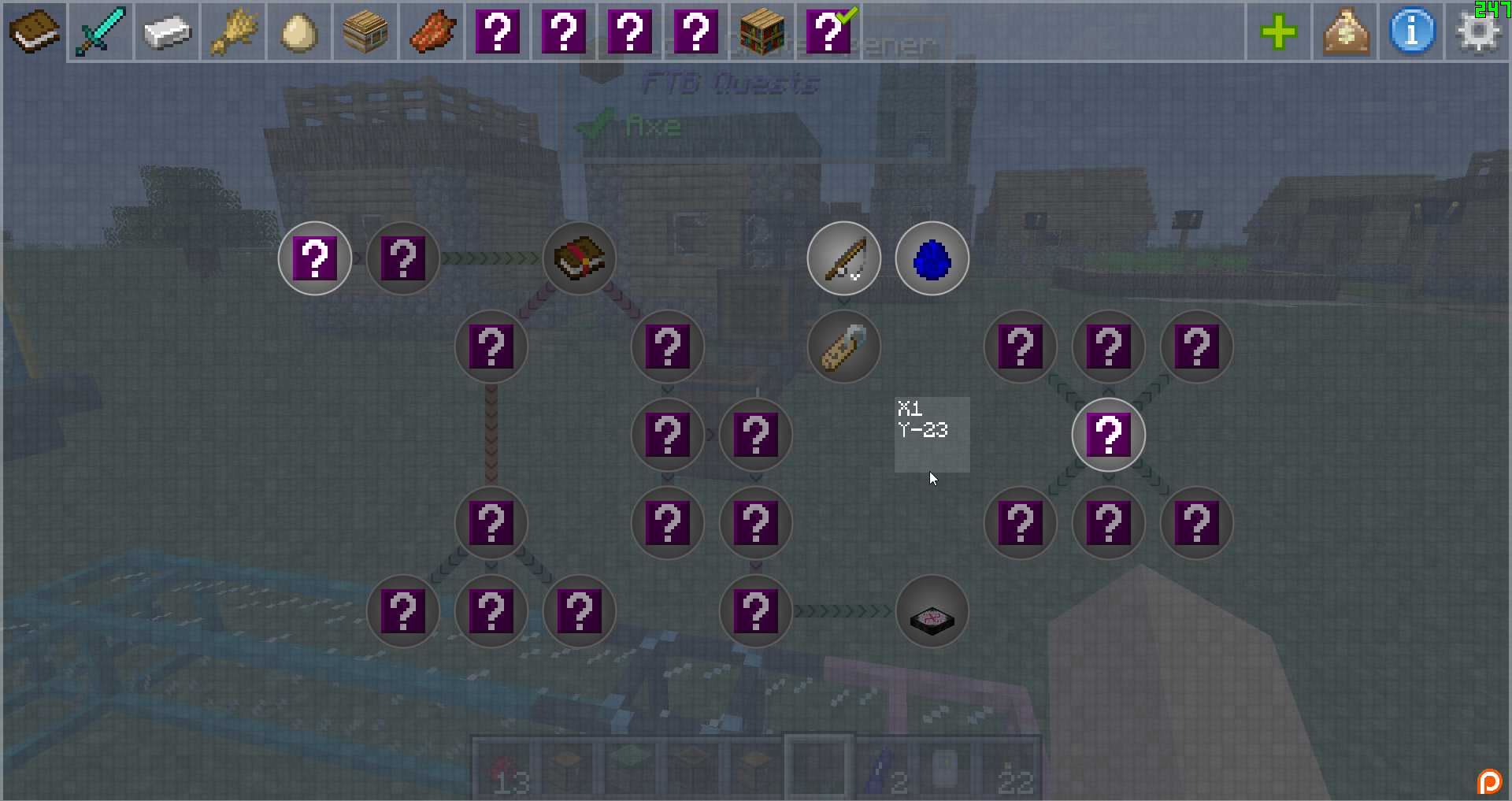Open the money bag rewards button
The height and width of the screenshot is (801, 1512).
[1345, 32]
